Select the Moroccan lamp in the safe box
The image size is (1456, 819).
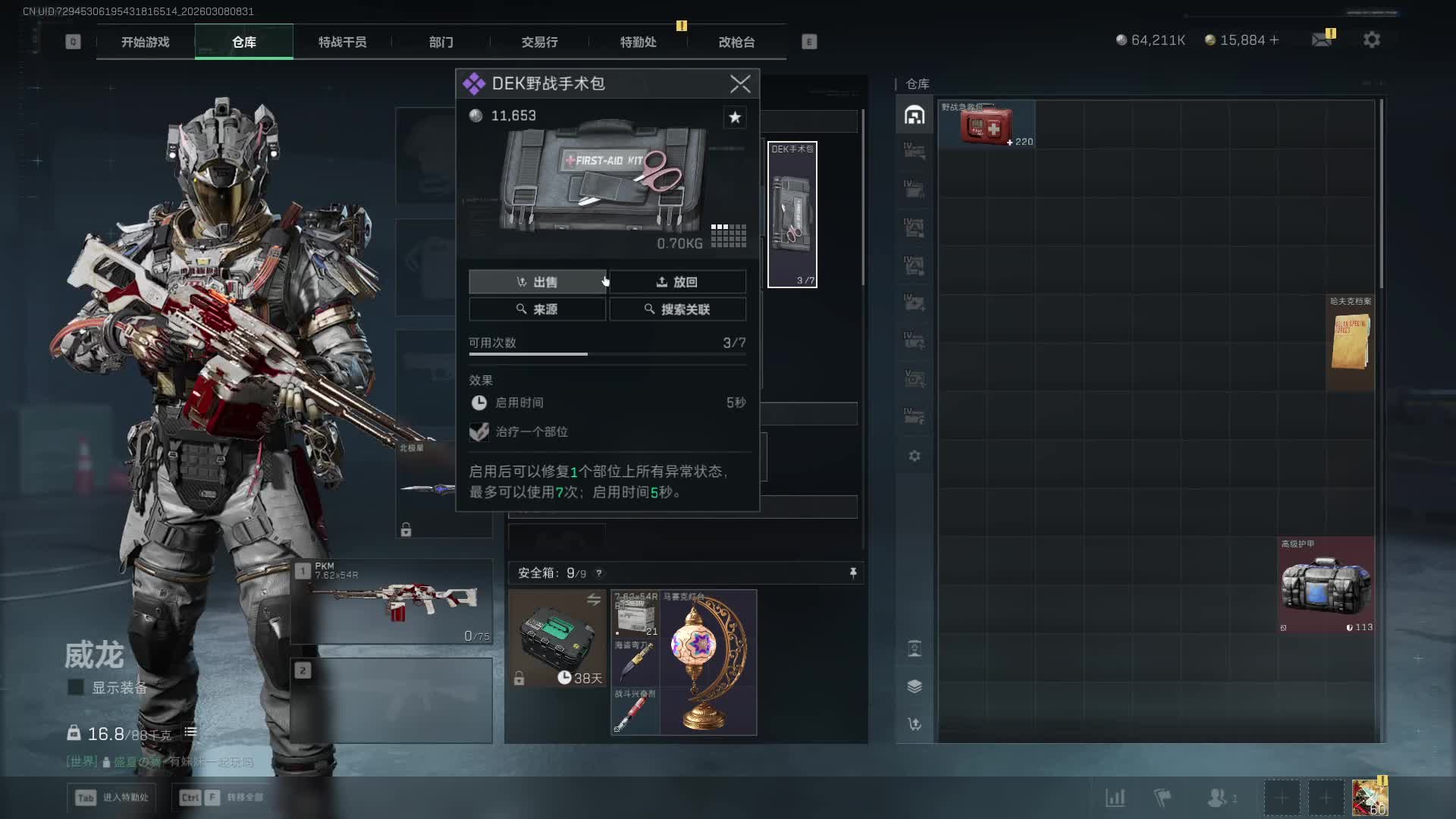click(x=708, y=661)
